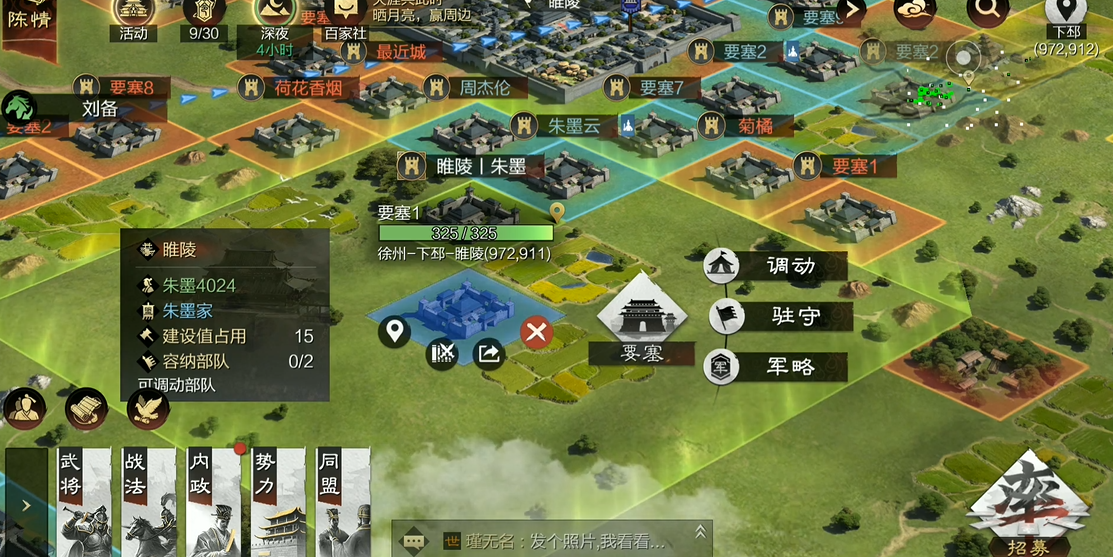Click the magnifying glass search icon
1113x557 pixels.
[x=987, y=12]
